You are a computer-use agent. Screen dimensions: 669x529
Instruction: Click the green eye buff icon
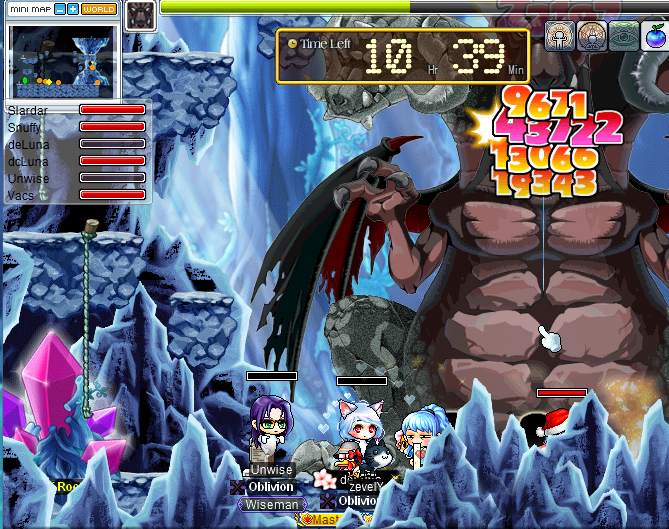(624, 35)
